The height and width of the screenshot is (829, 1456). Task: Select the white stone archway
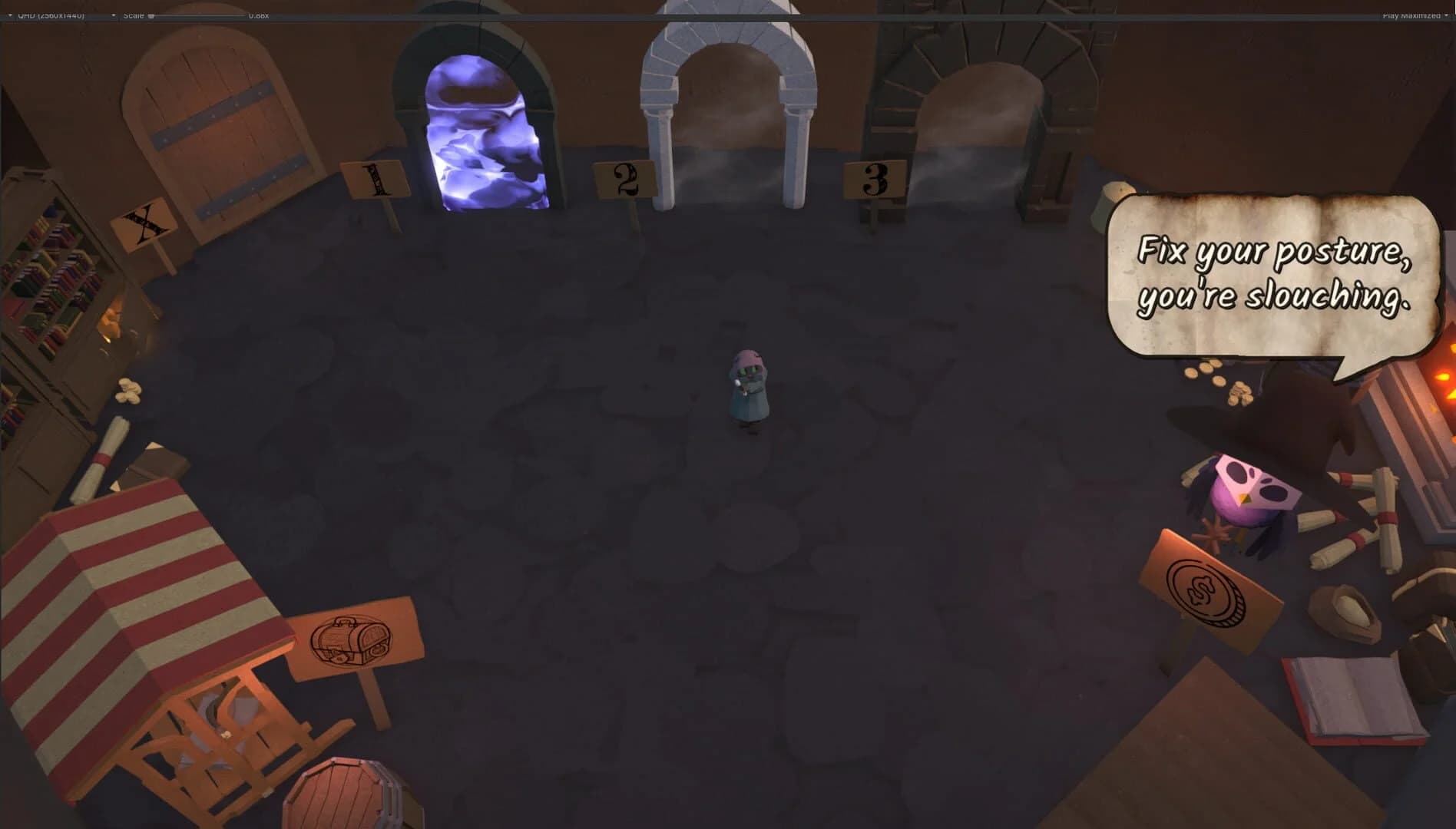pos(730,92)
